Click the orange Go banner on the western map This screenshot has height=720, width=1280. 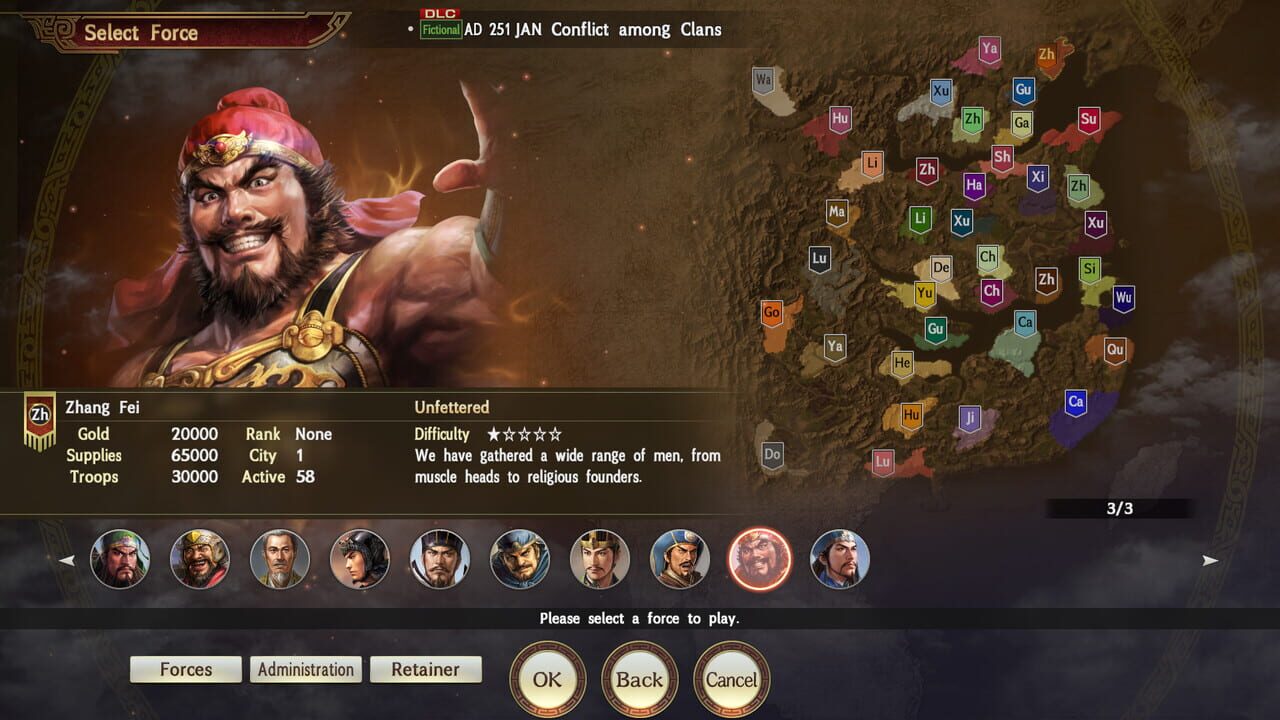pos(770,311)
